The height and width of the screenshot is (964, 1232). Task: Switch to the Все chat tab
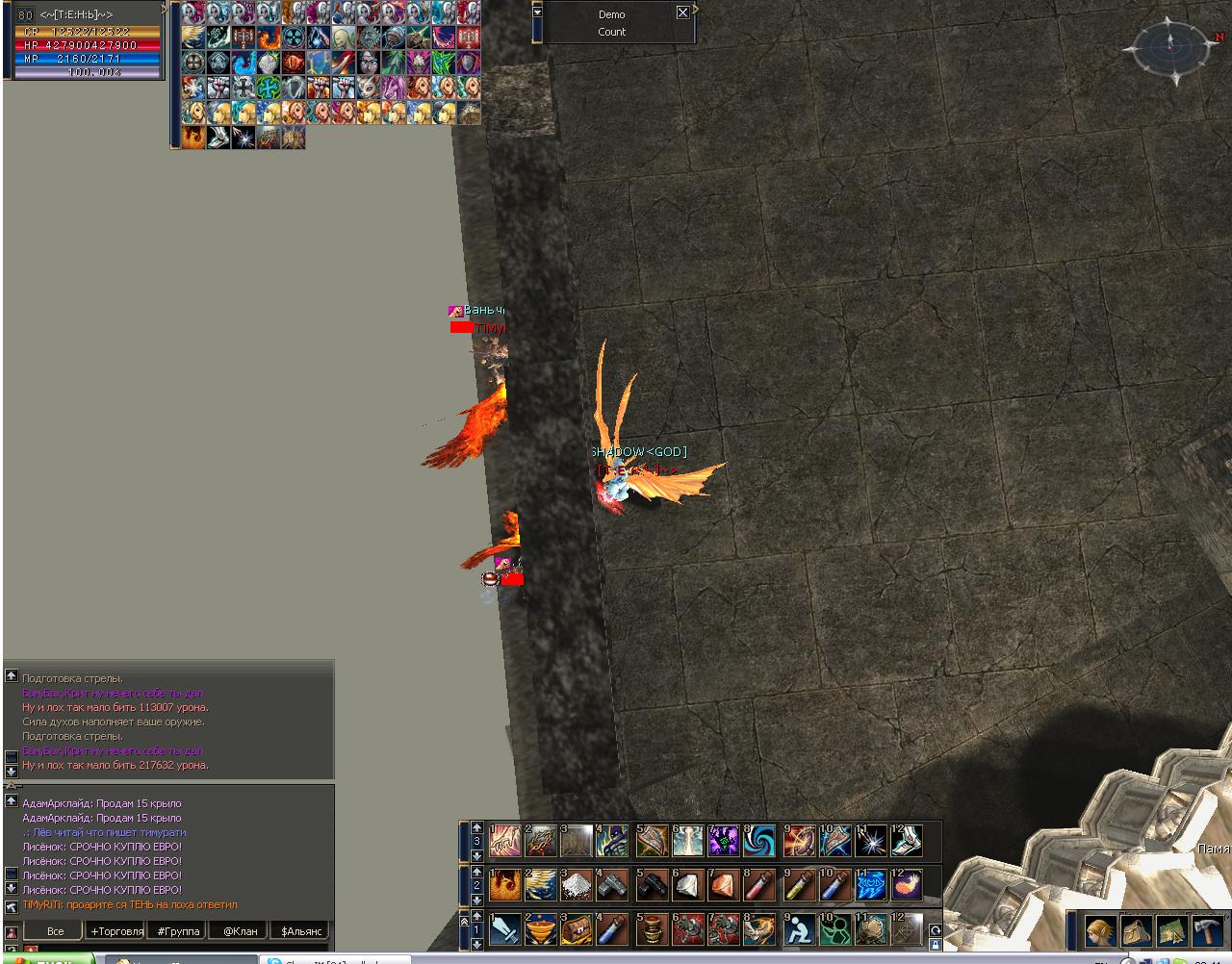(x=56, y=931)
